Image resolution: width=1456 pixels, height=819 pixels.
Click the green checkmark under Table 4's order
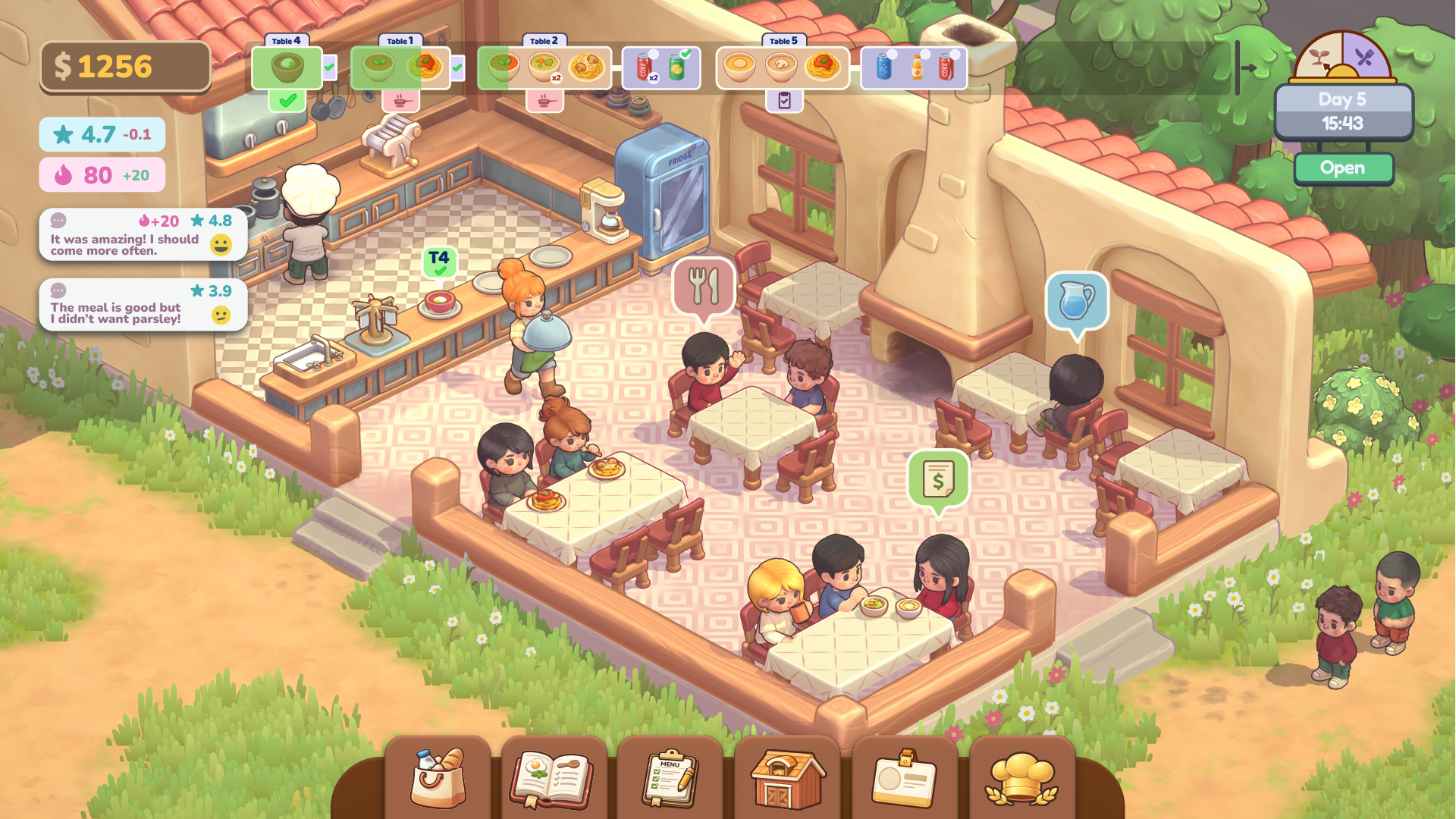[x=286, y=99]
